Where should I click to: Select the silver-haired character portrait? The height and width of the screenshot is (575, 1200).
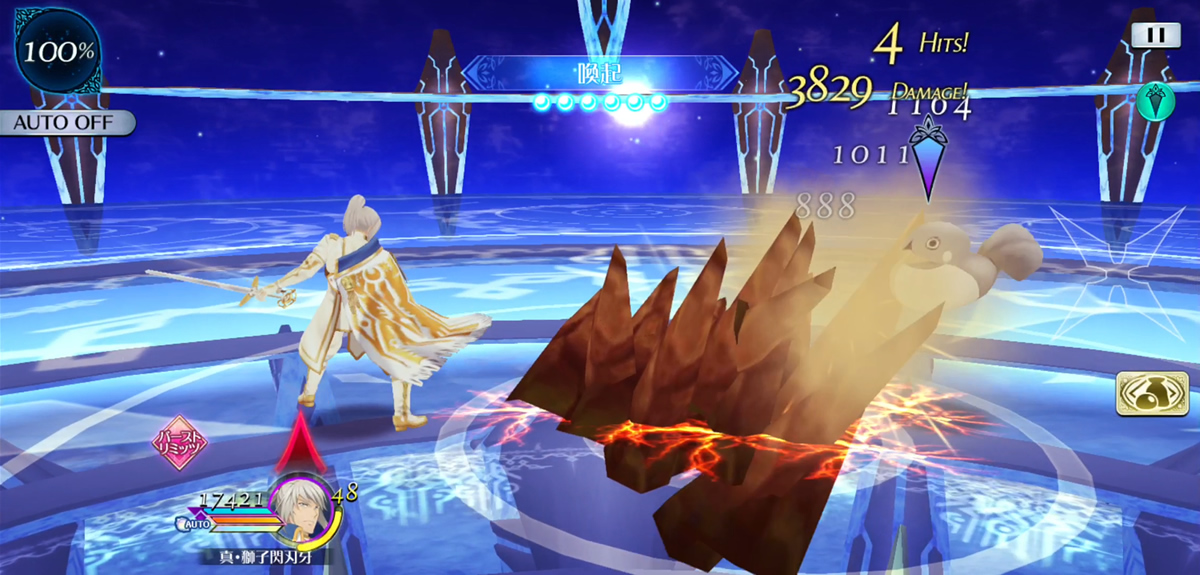point(303,505)
